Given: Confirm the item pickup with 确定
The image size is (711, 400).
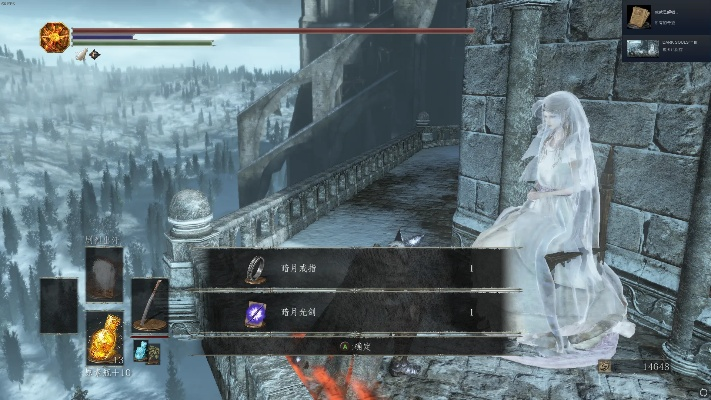Looking at the screenshot, I should click(357, 346).
